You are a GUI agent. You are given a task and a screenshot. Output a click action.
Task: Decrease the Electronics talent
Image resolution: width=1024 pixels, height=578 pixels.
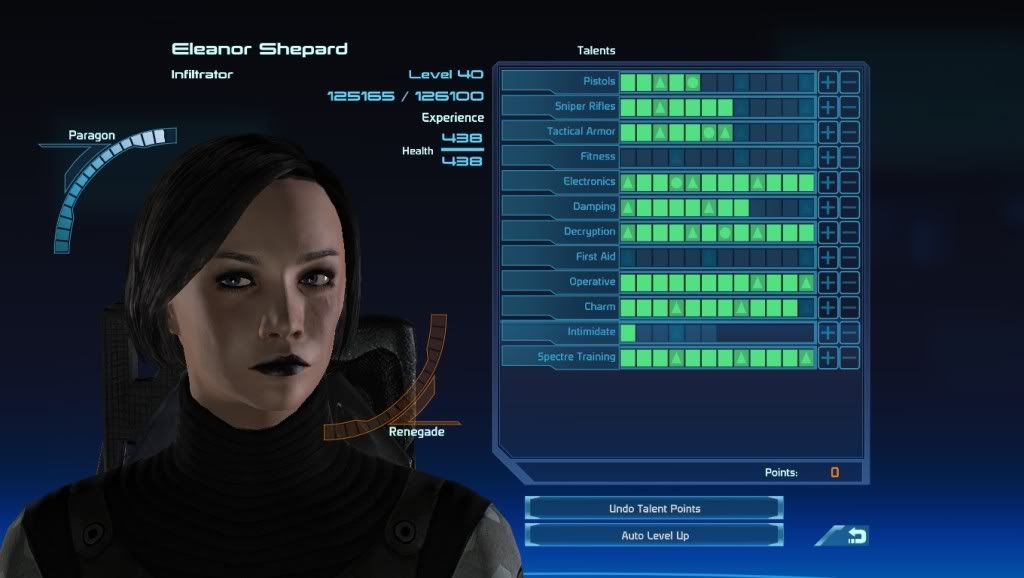tap(849, 182)
